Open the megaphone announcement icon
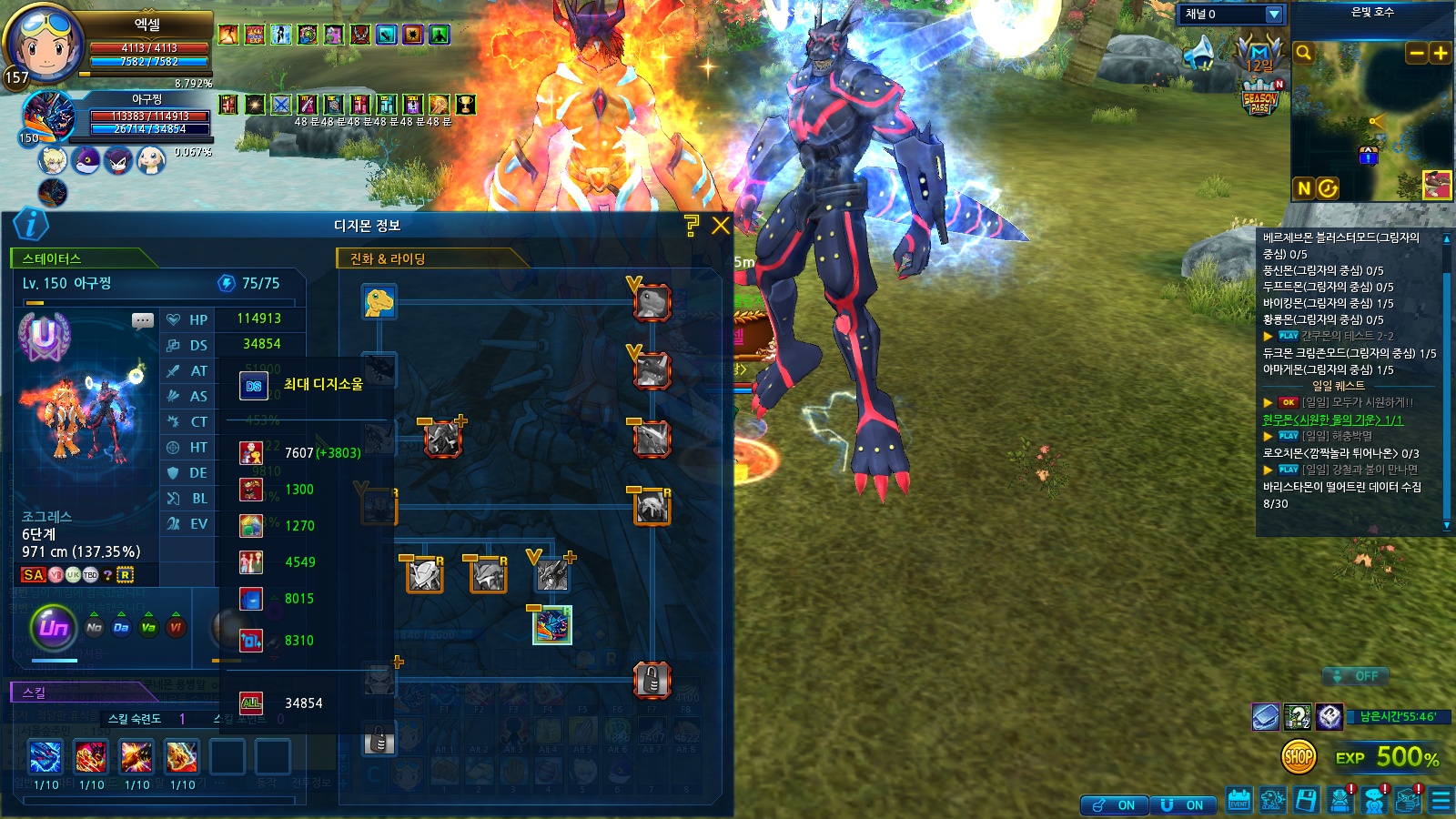 tap(1201, 54)
